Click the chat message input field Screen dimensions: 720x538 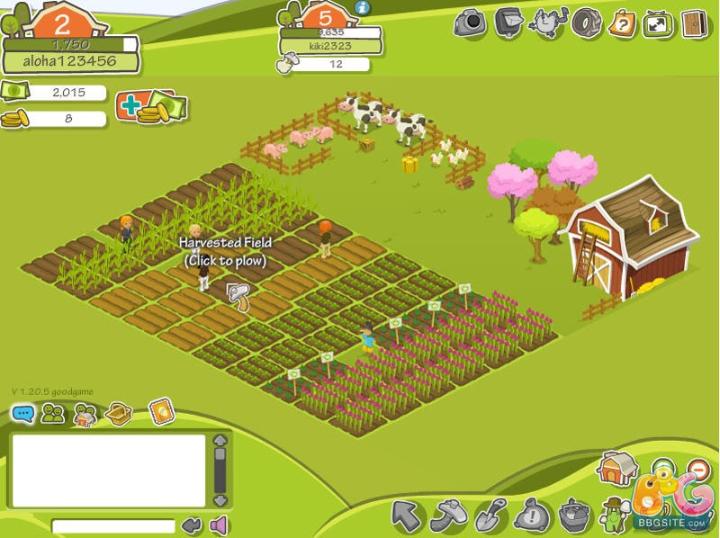[113, 526]
